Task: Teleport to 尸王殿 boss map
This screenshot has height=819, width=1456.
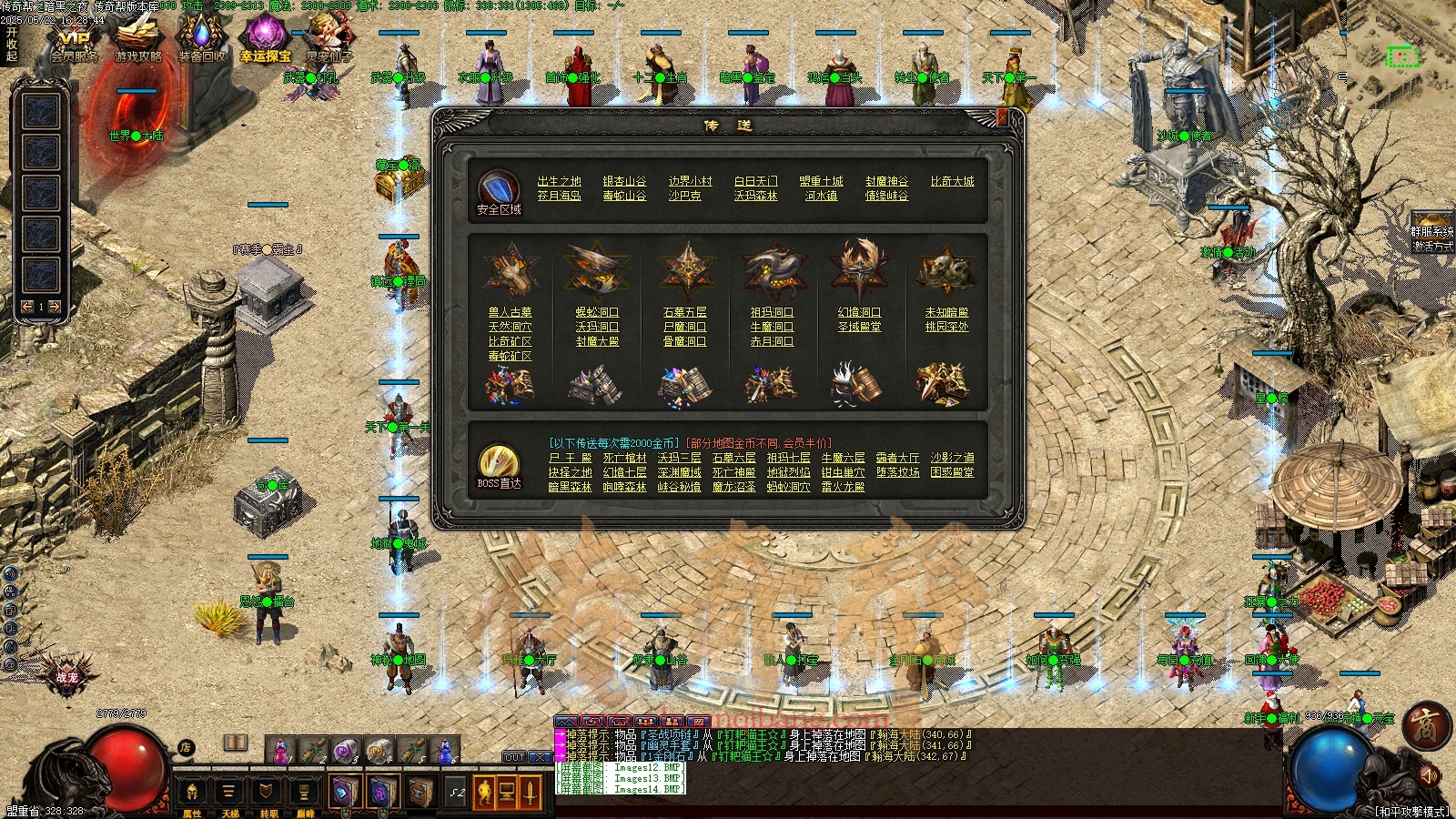Action: pyautogui.click(x=570, y=458)
